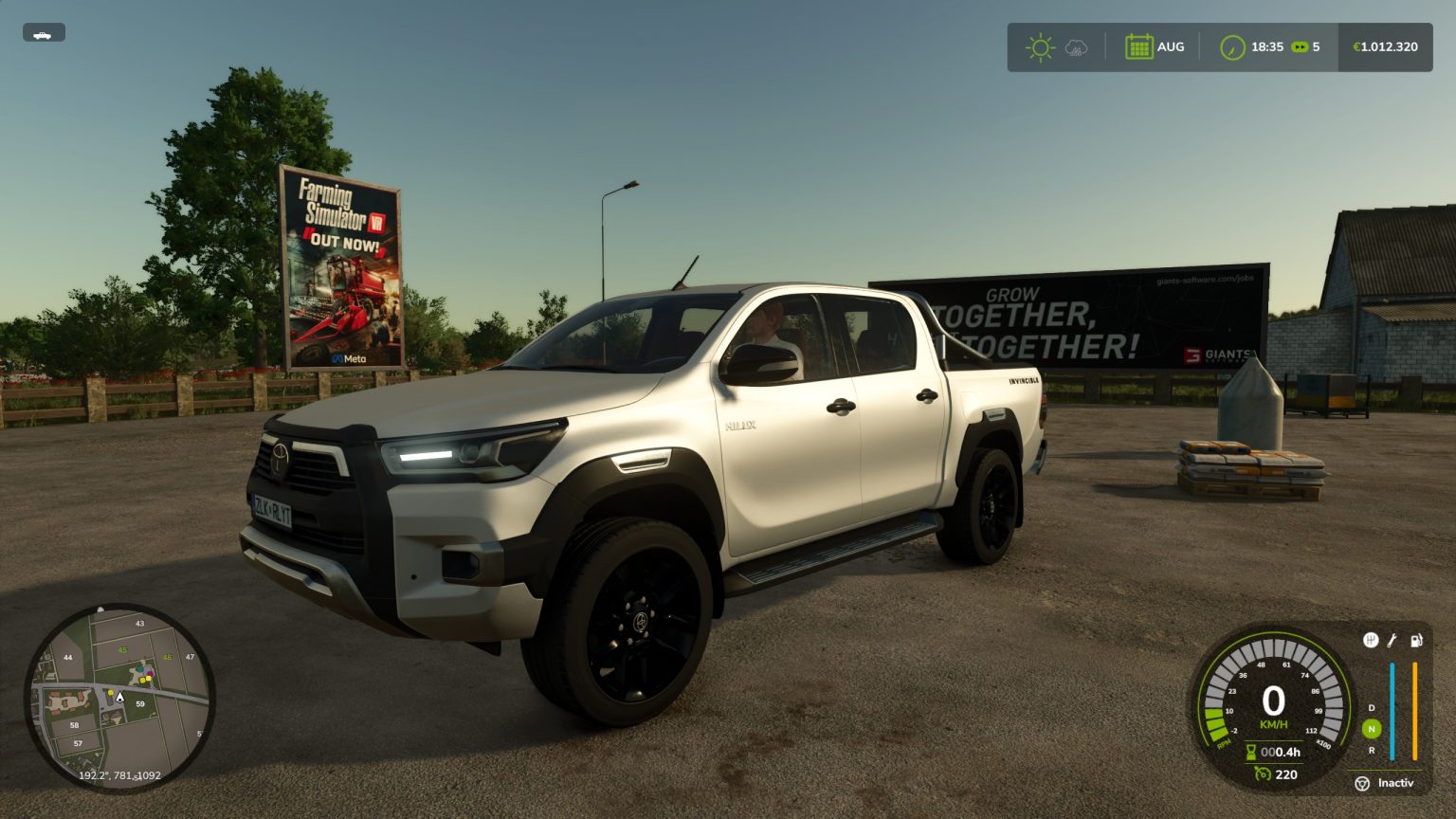
Task: Click the sunny weather icon
Action: pyautogui.click(x=1040, y=45)
